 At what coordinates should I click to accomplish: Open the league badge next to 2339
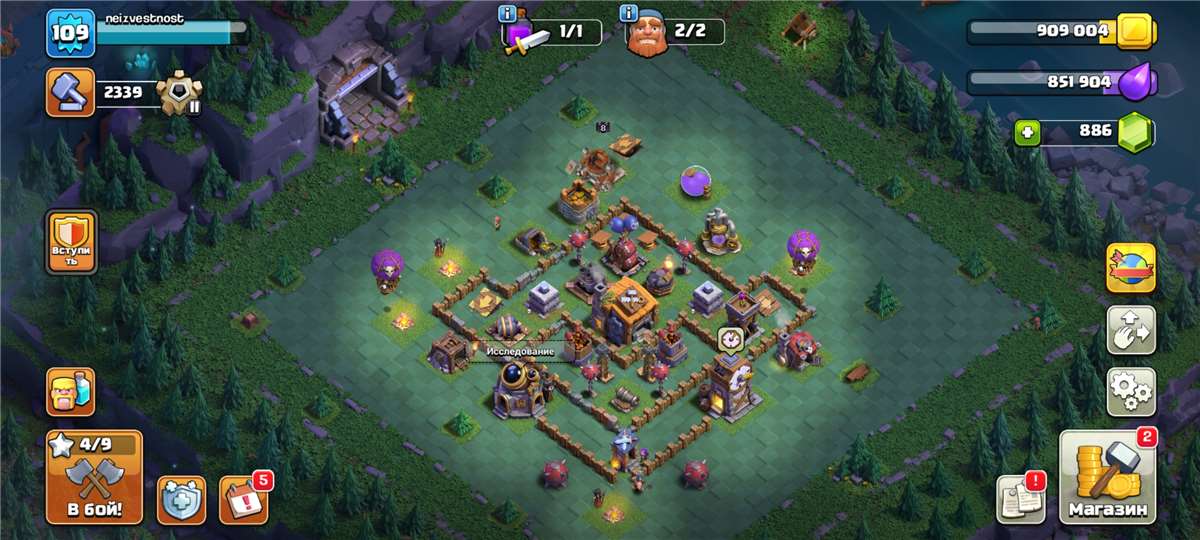click(178, 93)
